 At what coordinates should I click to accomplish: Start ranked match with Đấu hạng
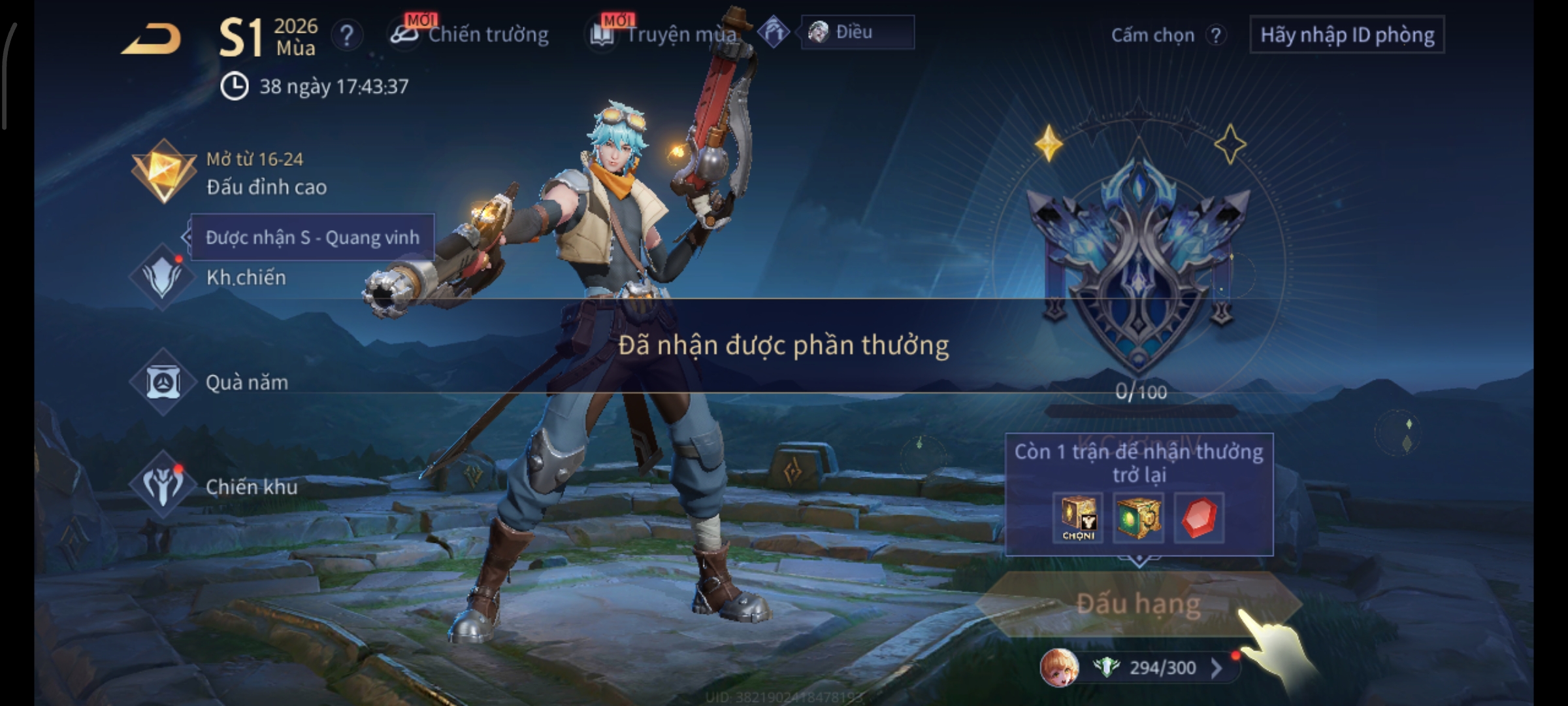point(1138,604)
